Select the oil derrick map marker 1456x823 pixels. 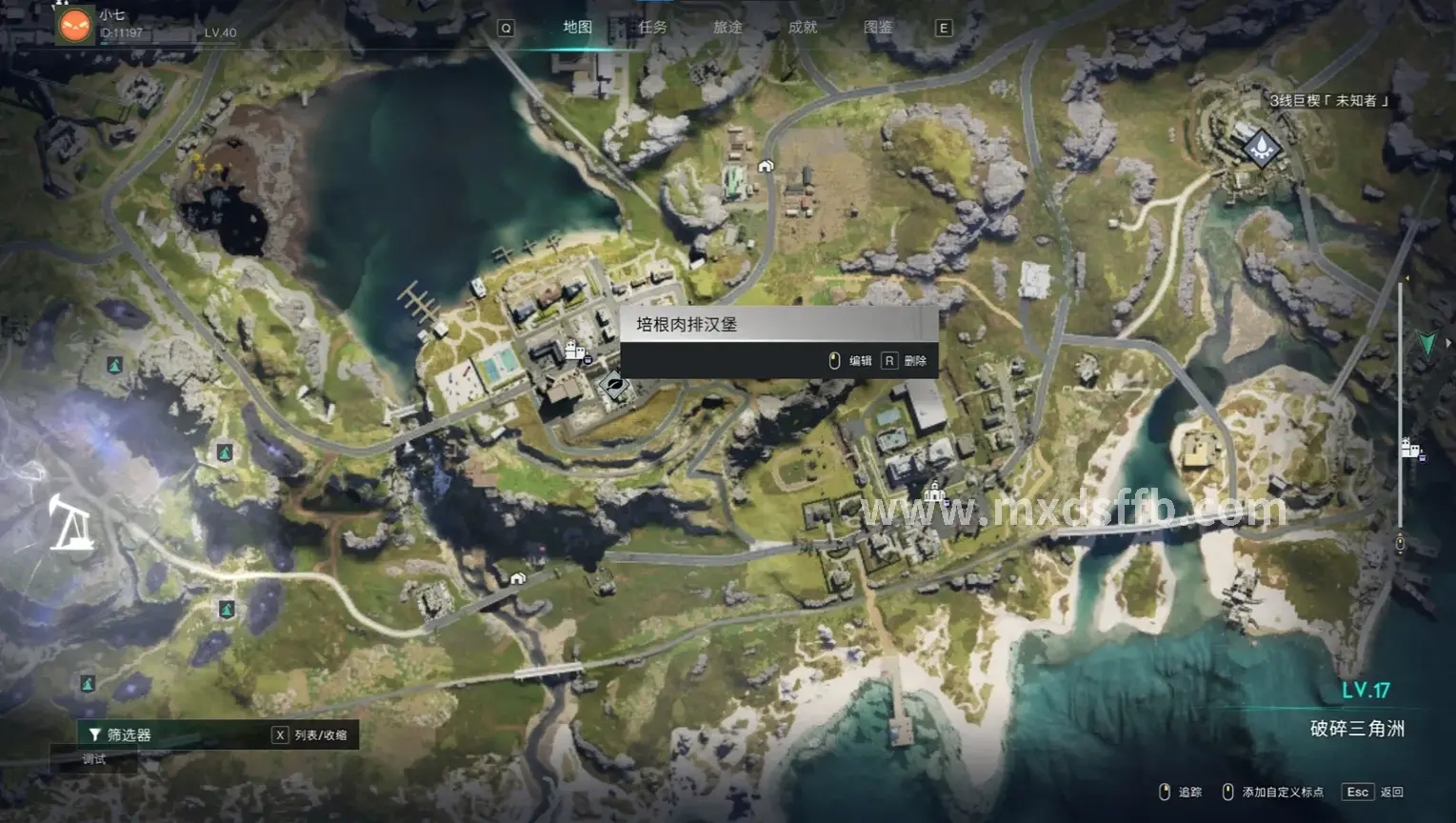[x=70, y=523]
